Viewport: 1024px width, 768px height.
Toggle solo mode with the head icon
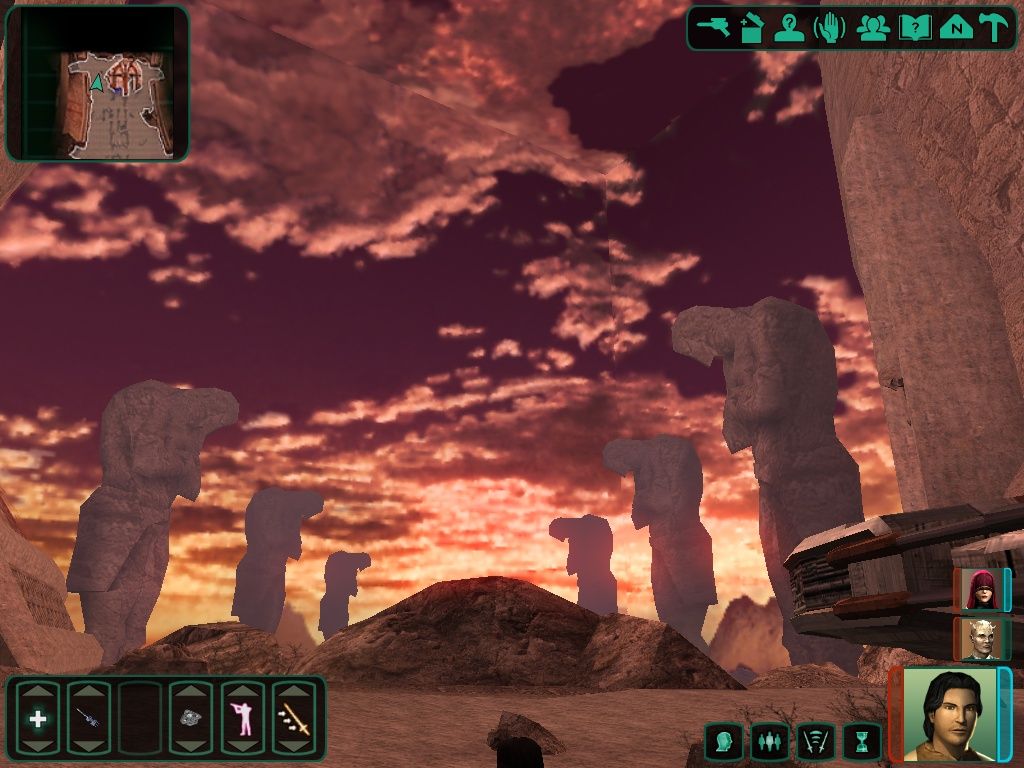[723, 742]
